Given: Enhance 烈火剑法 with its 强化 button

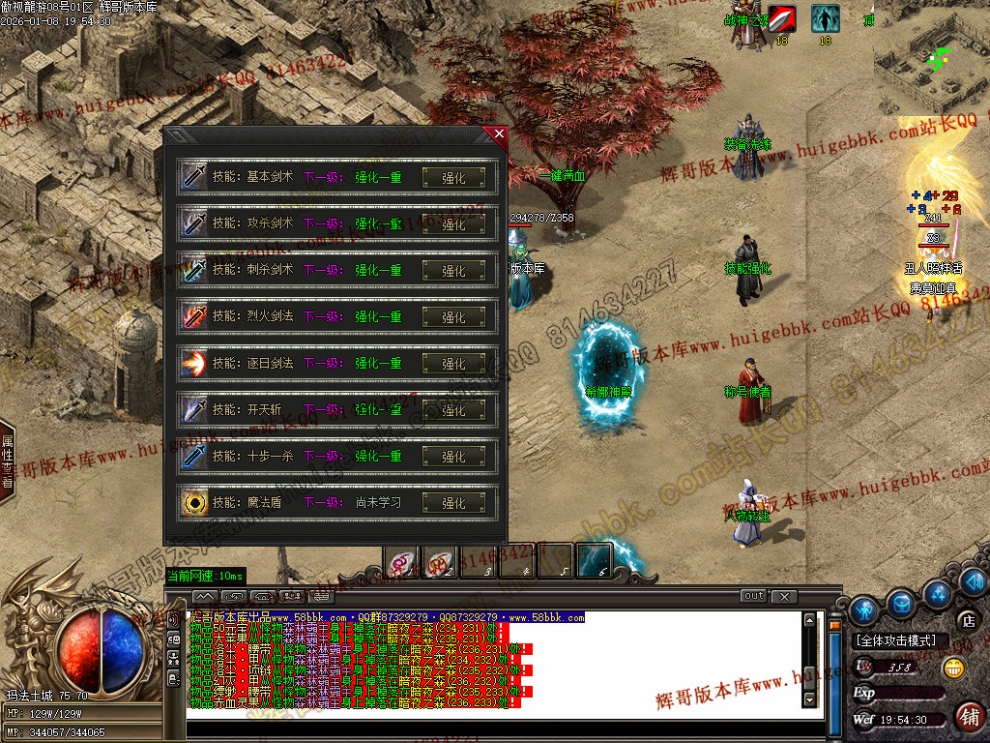Looking at the screenshot, I should [454, 317].
